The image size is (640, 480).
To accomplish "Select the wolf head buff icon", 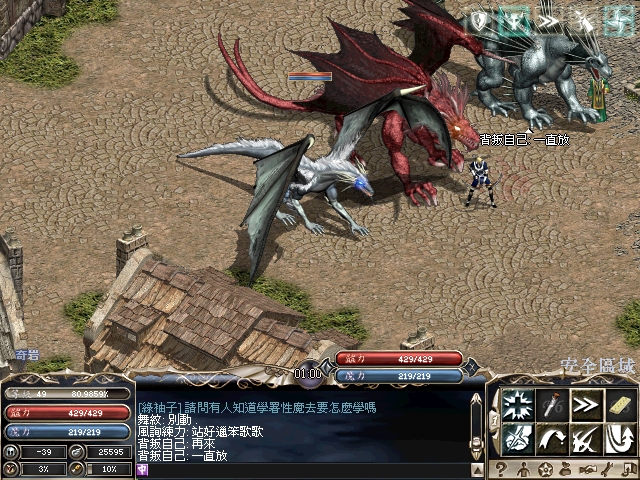I will pyautogui.click(x=514, y=20).
